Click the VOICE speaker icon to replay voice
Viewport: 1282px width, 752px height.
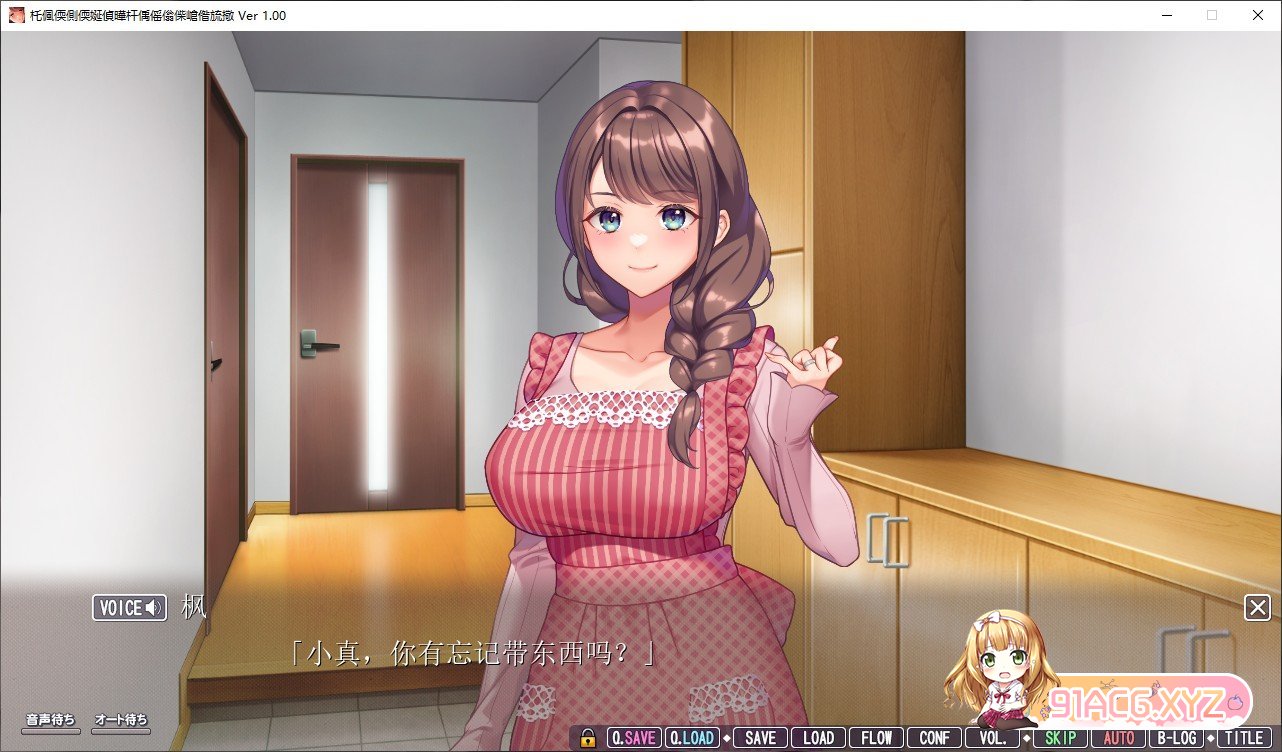(x=150, y=607)
